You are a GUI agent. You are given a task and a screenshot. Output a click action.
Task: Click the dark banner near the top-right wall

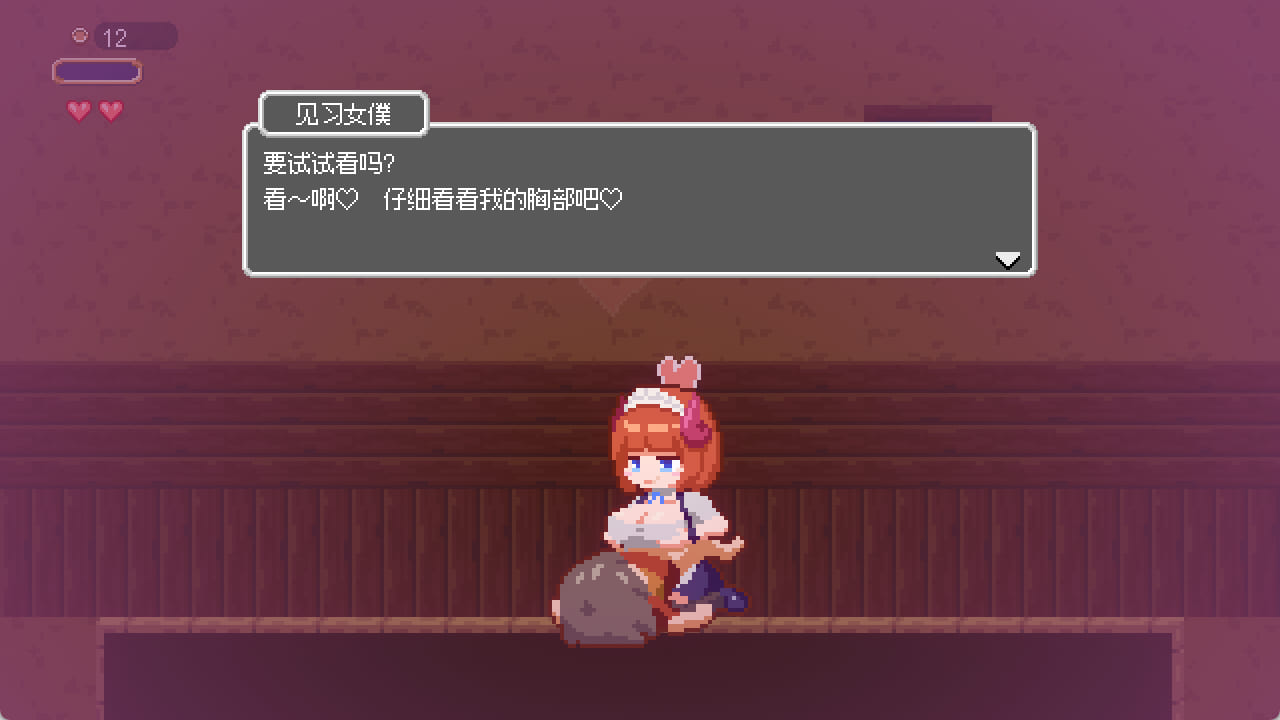pos(926,114)
